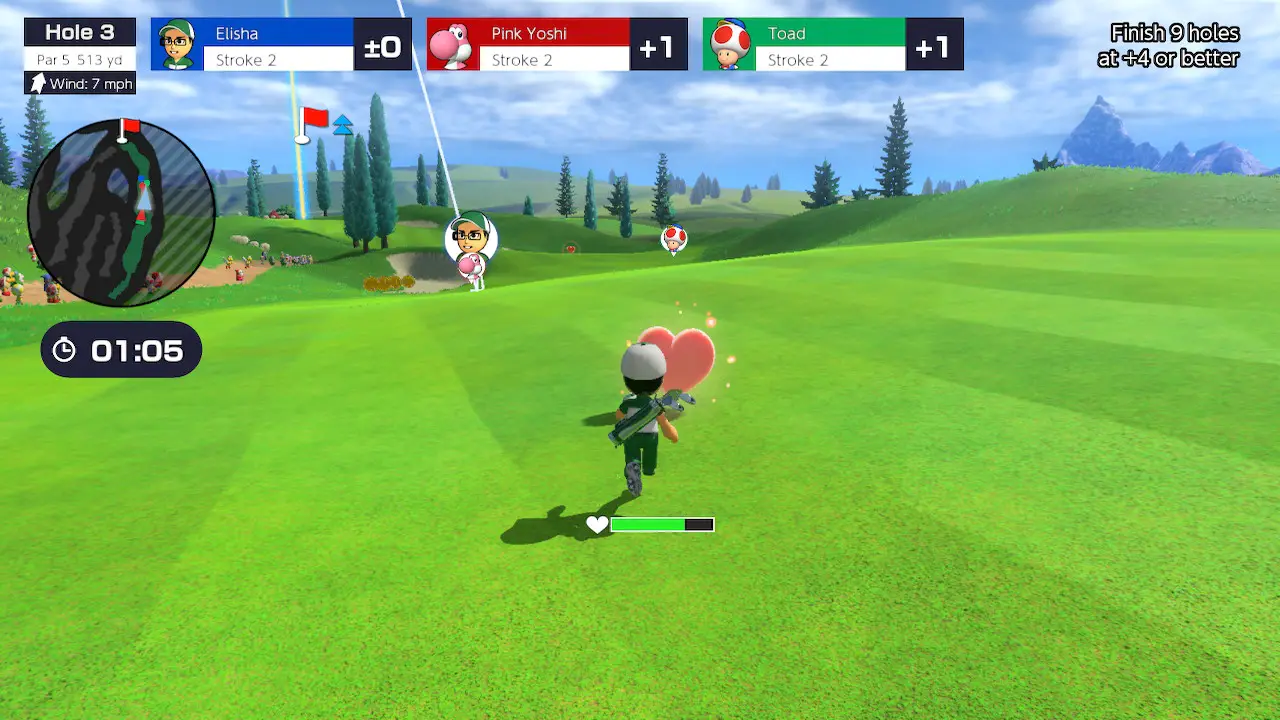Open the circular course minimap
The width and height of the screenshot is (1280, 720).
(121, 212)
